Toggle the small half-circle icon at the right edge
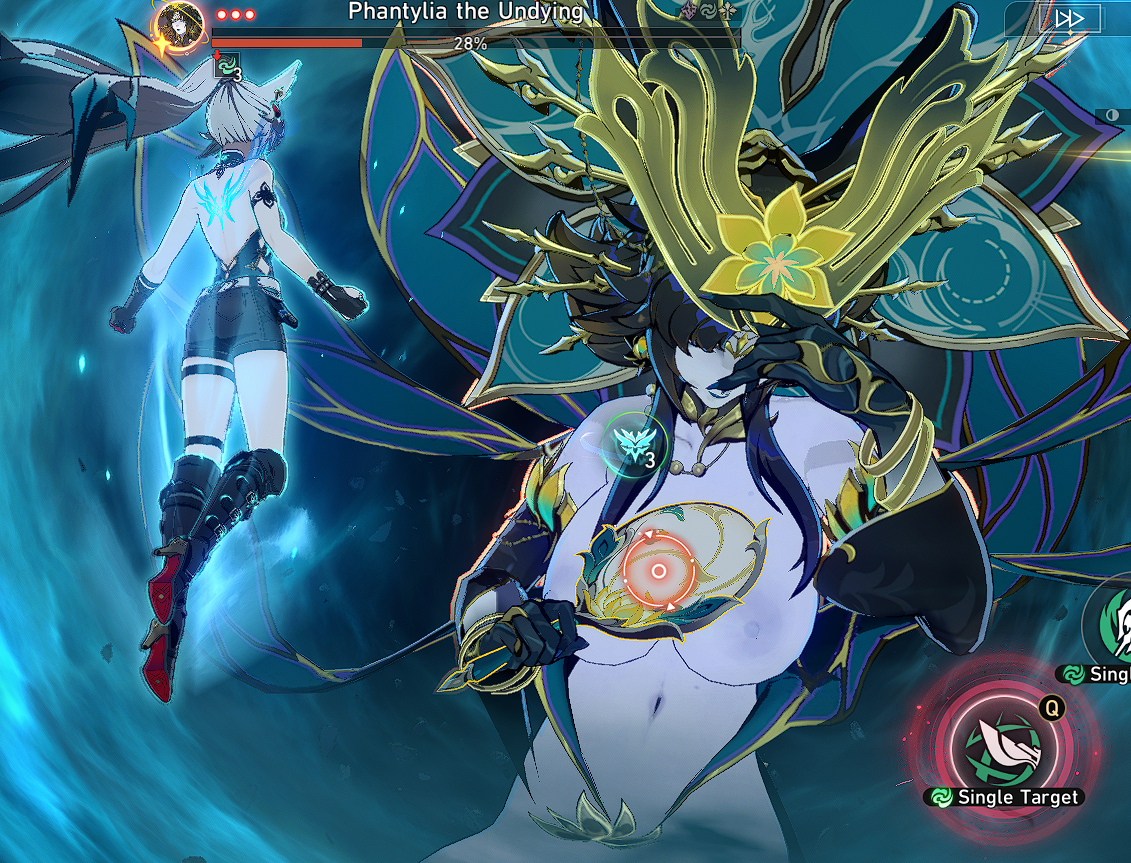This screenshot has width=1131, height=863. tap(1113, 116)
